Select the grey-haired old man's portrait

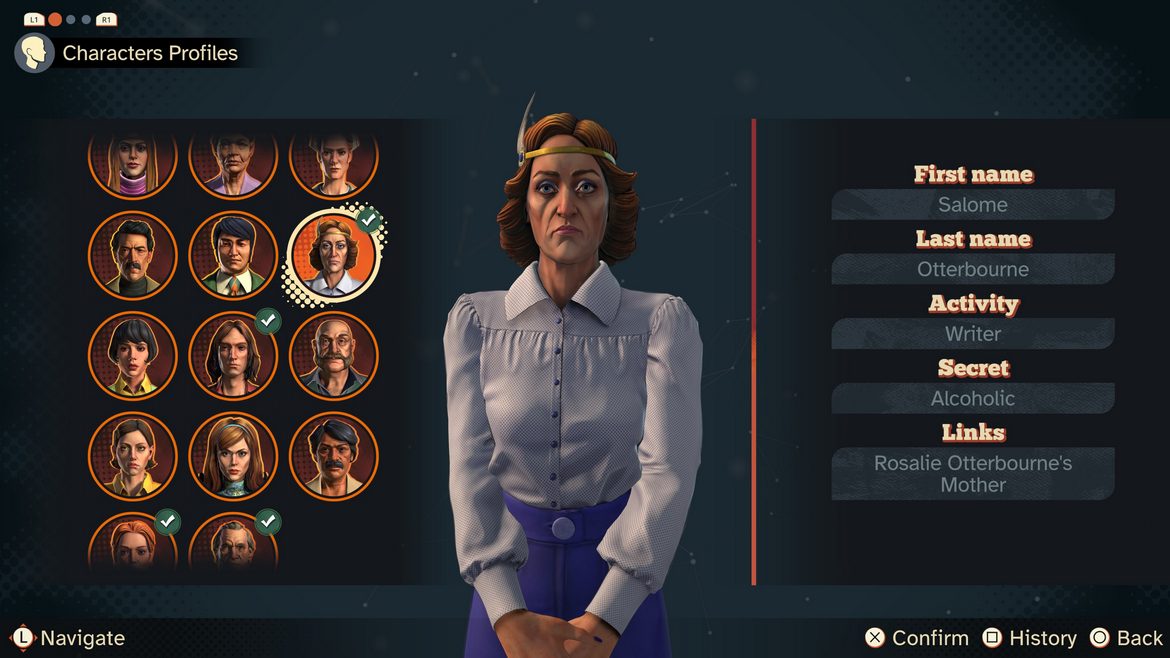coord(233,545)
